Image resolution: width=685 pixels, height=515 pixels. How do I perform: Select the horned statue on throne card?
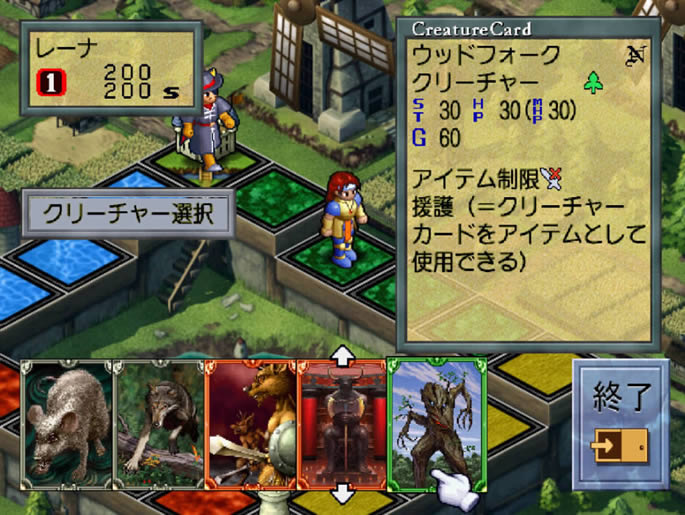tap(342, 425)
